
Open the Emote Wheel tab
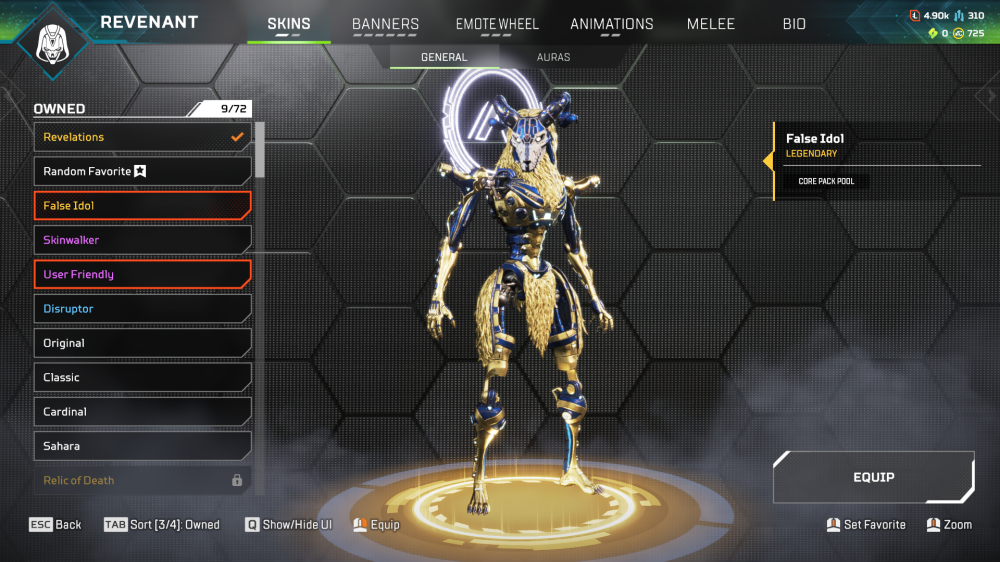point(497,24)
